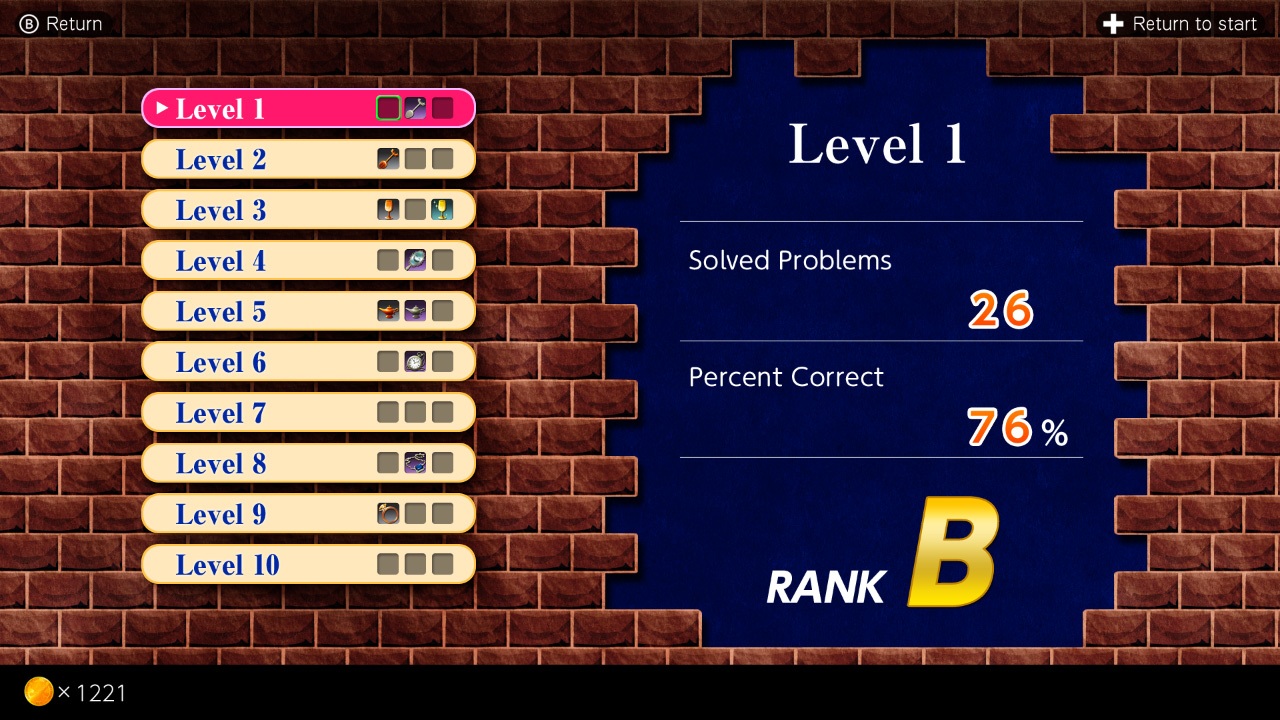
Task: Click the pocket watch reward icon on Level 6
Action: (x=415, y=361)
